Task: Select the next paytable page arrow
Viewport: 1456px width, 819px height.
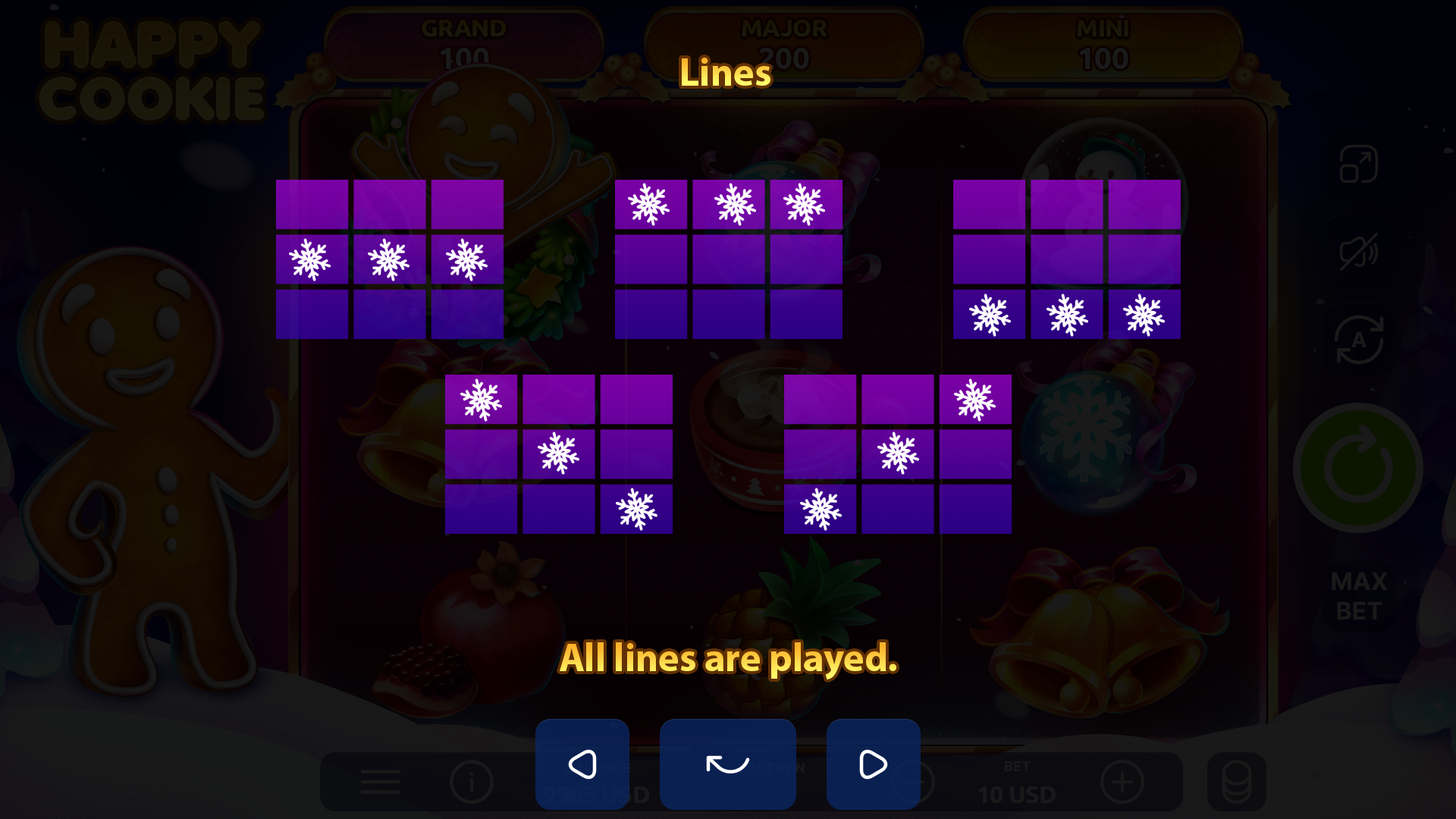Action: coord(873,764)
